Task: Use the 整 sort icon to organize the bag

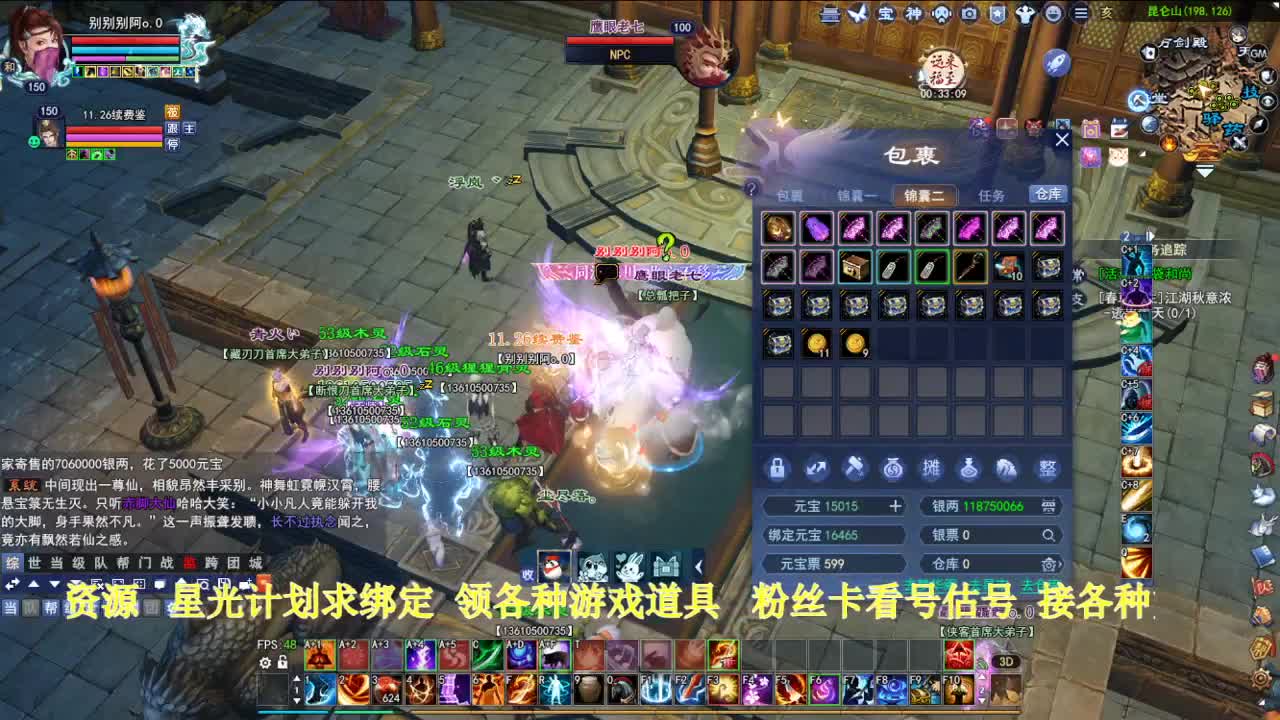Action: tap(1049, 469)
